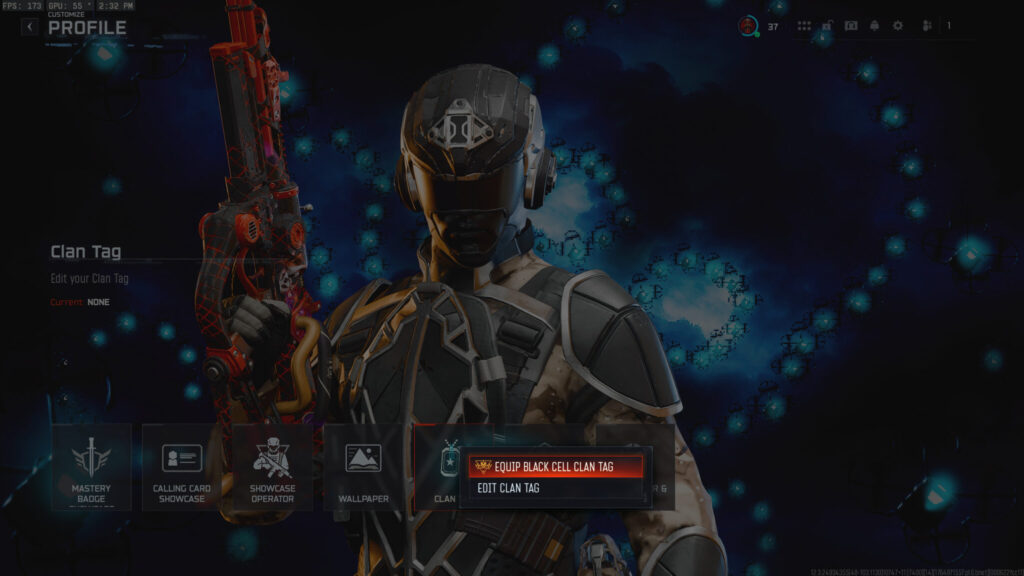
Task: Click the player rank emblem icon
Action: tap(747, 26)
